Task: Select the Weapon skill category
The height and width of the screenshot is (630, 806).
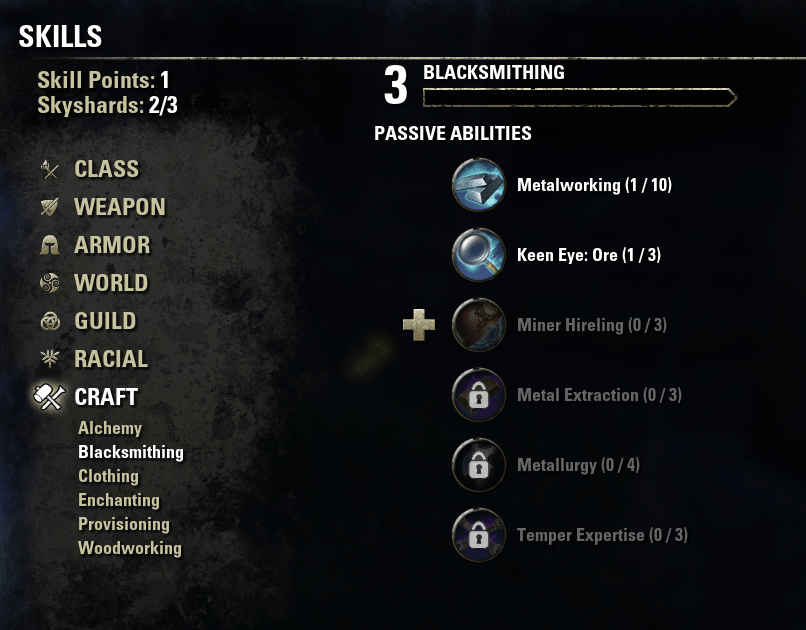Action: coord(119,207)
